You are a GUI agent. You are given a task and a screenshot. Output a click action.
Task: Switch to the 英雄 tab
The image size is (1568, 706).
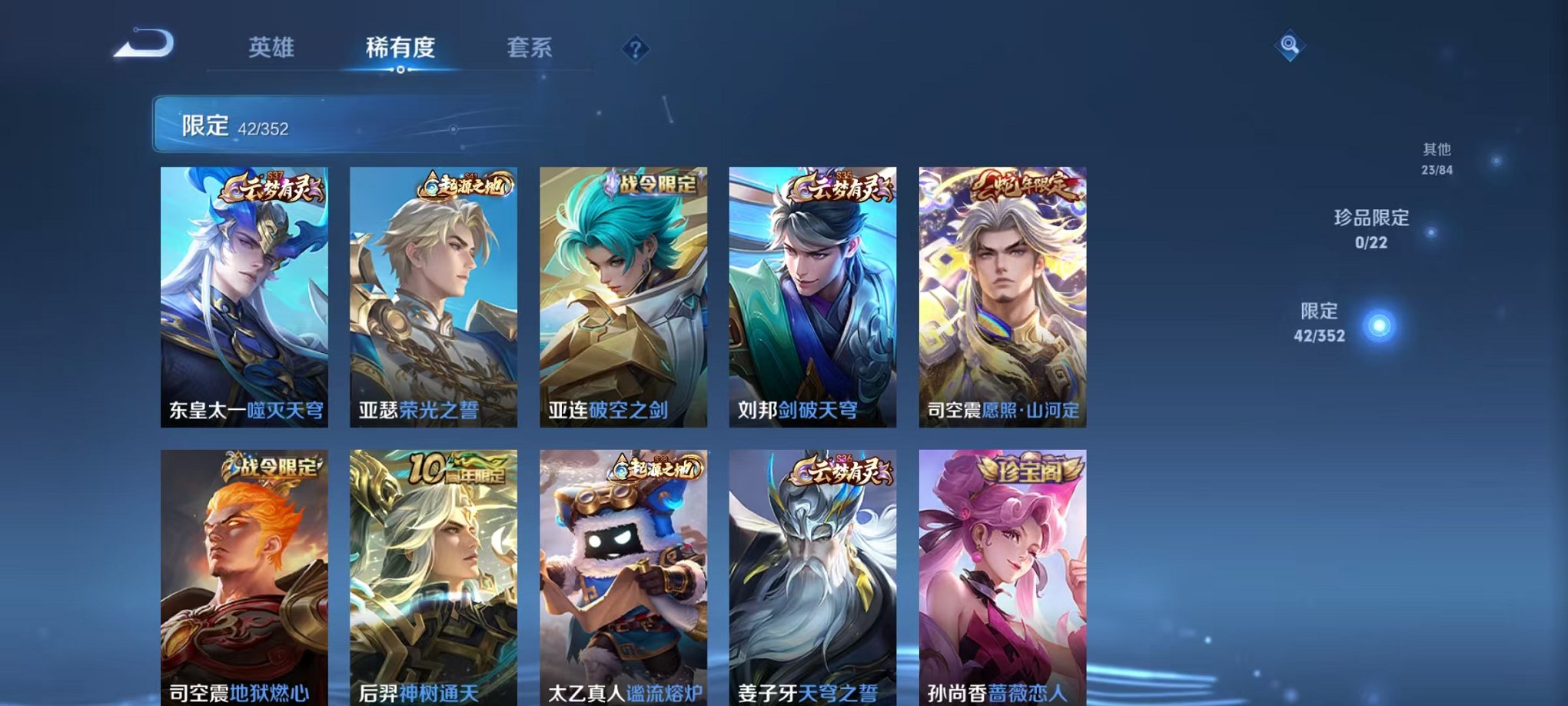coord(272,46)
